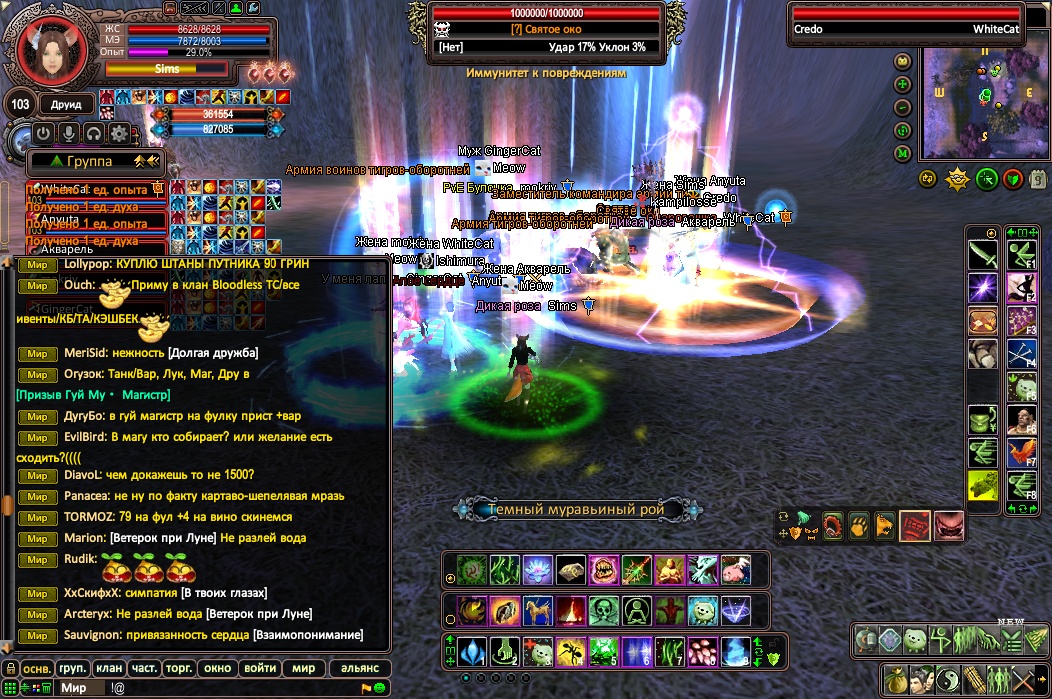The image size is (1052, 699).
Task: Open the green smiley emoticon picker
Action: tap(380, 688)
